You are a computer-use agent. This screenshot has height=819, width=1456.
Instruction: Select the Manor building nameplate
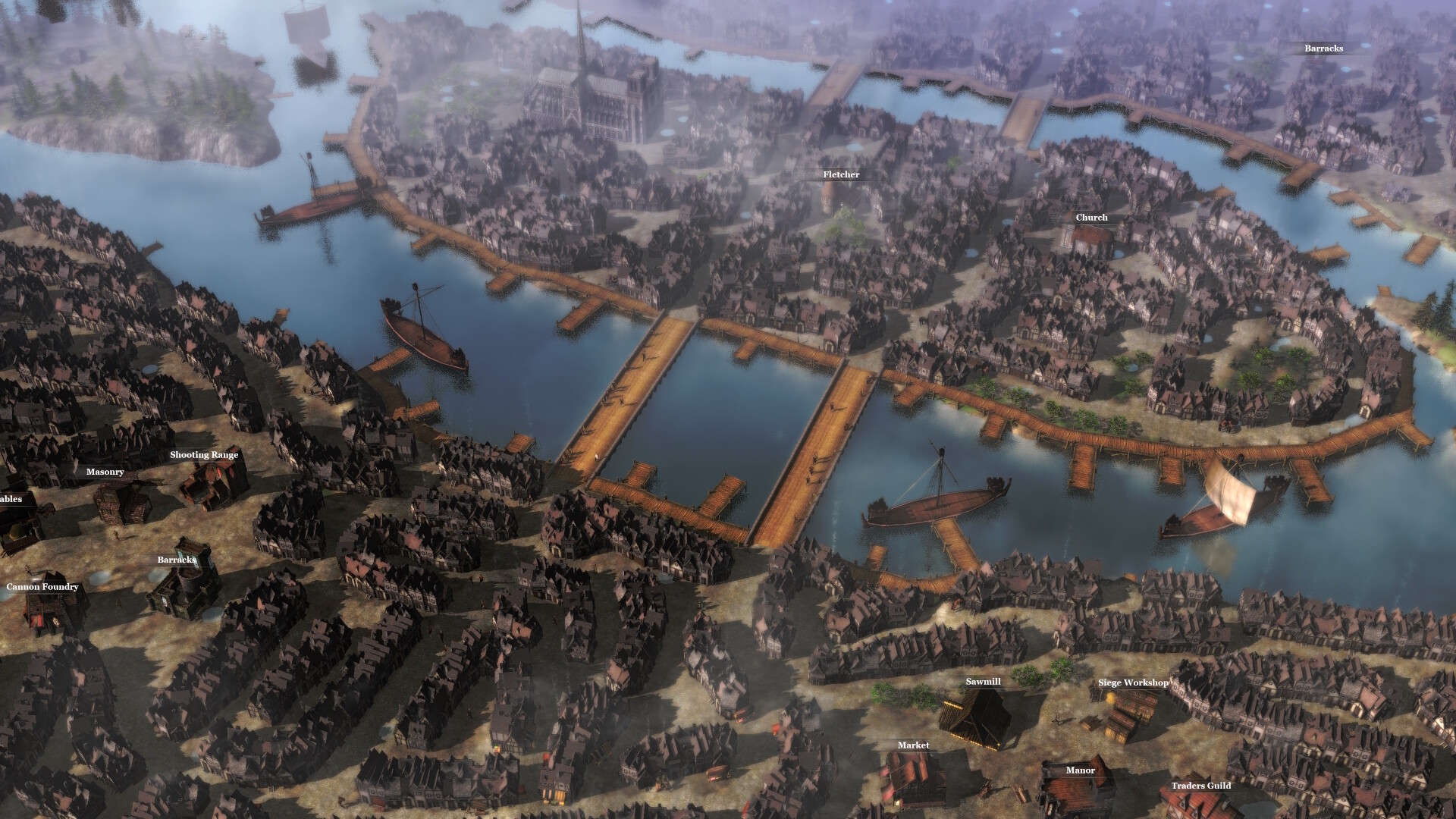[1081, 770]
